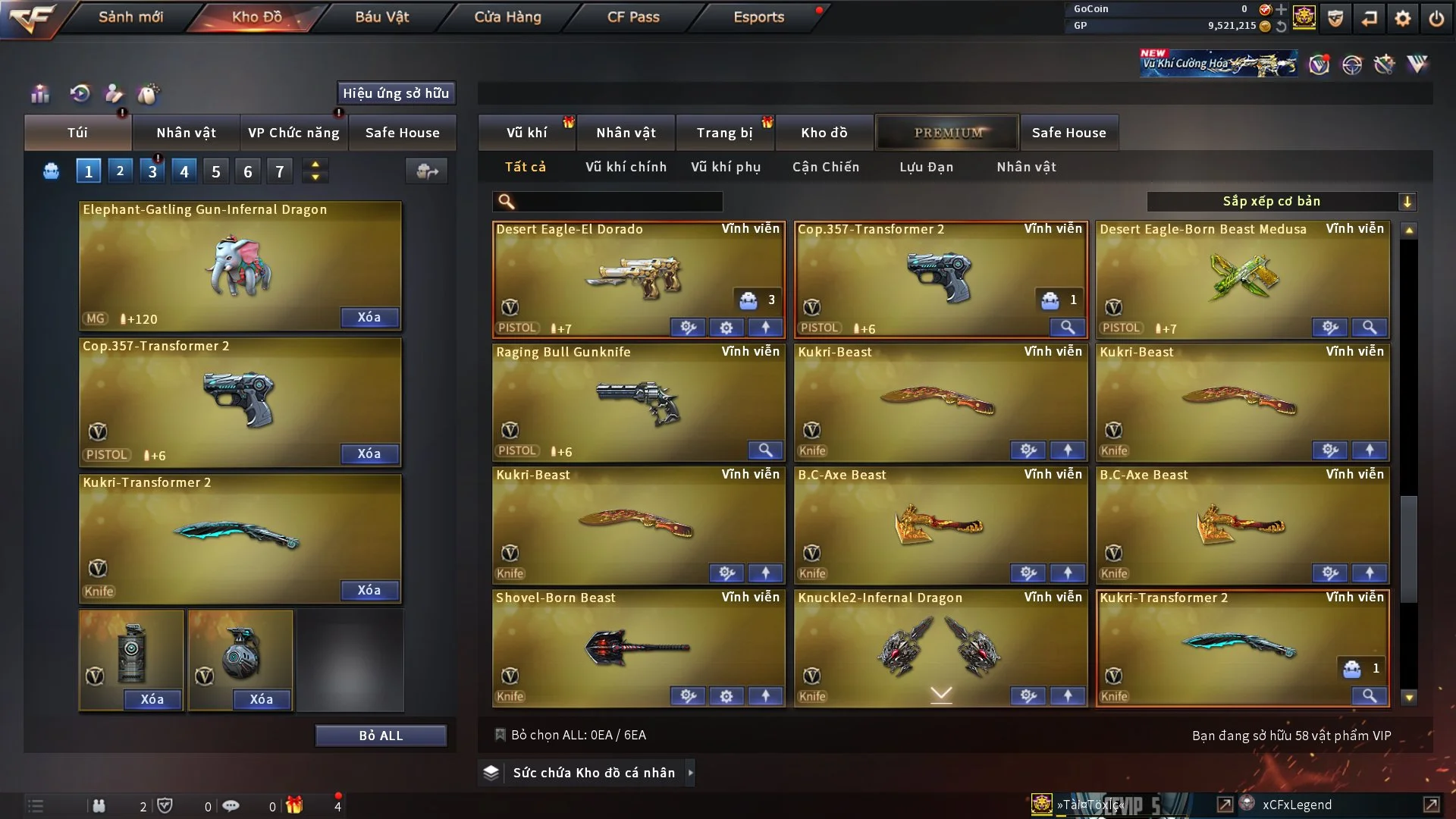Screen dimensions: 1456x819
Task: Open the Sảnh mới lobby menu
Action: (130, 17)
